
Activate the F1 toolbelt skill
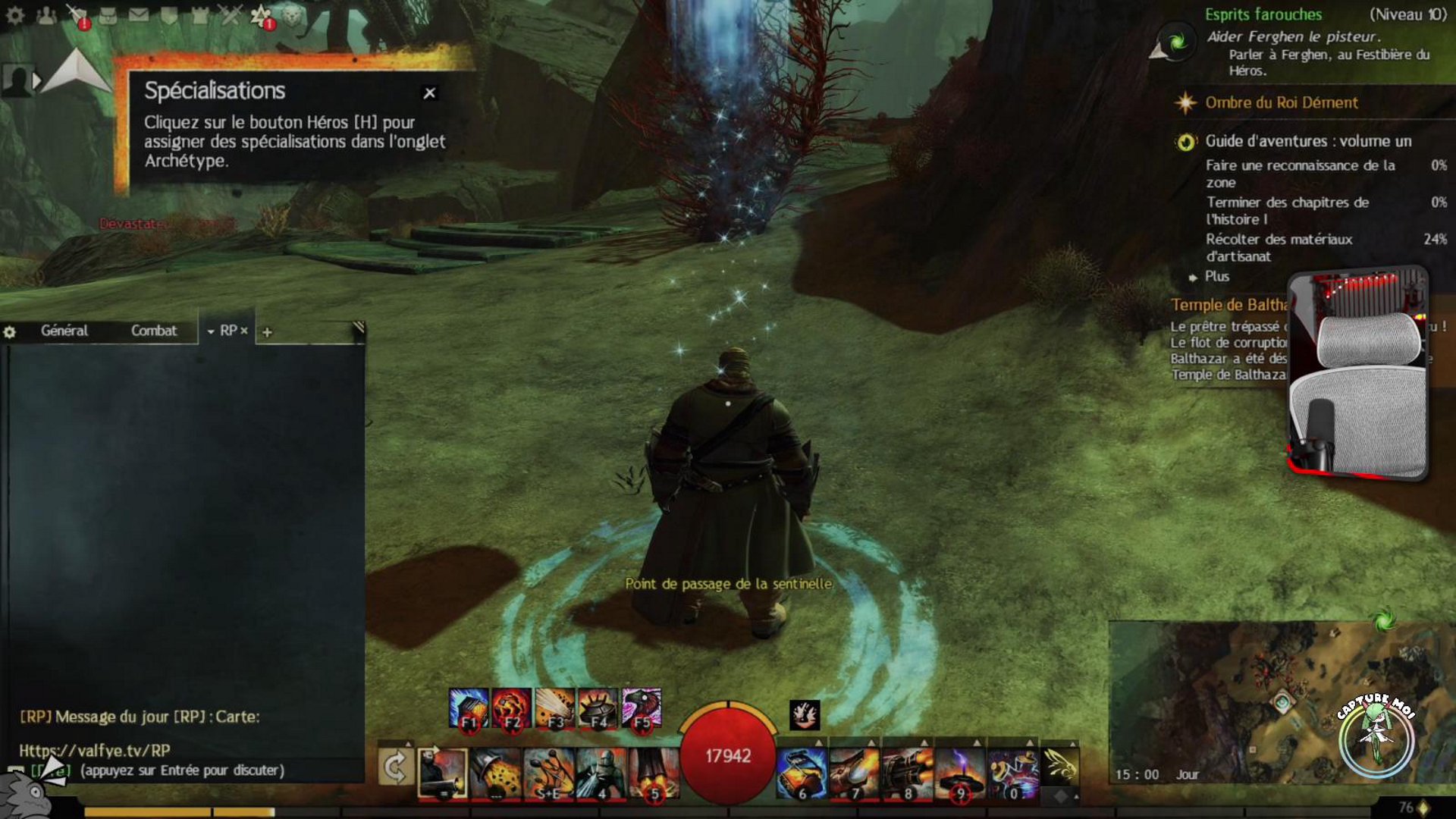(x=468, y=708)
